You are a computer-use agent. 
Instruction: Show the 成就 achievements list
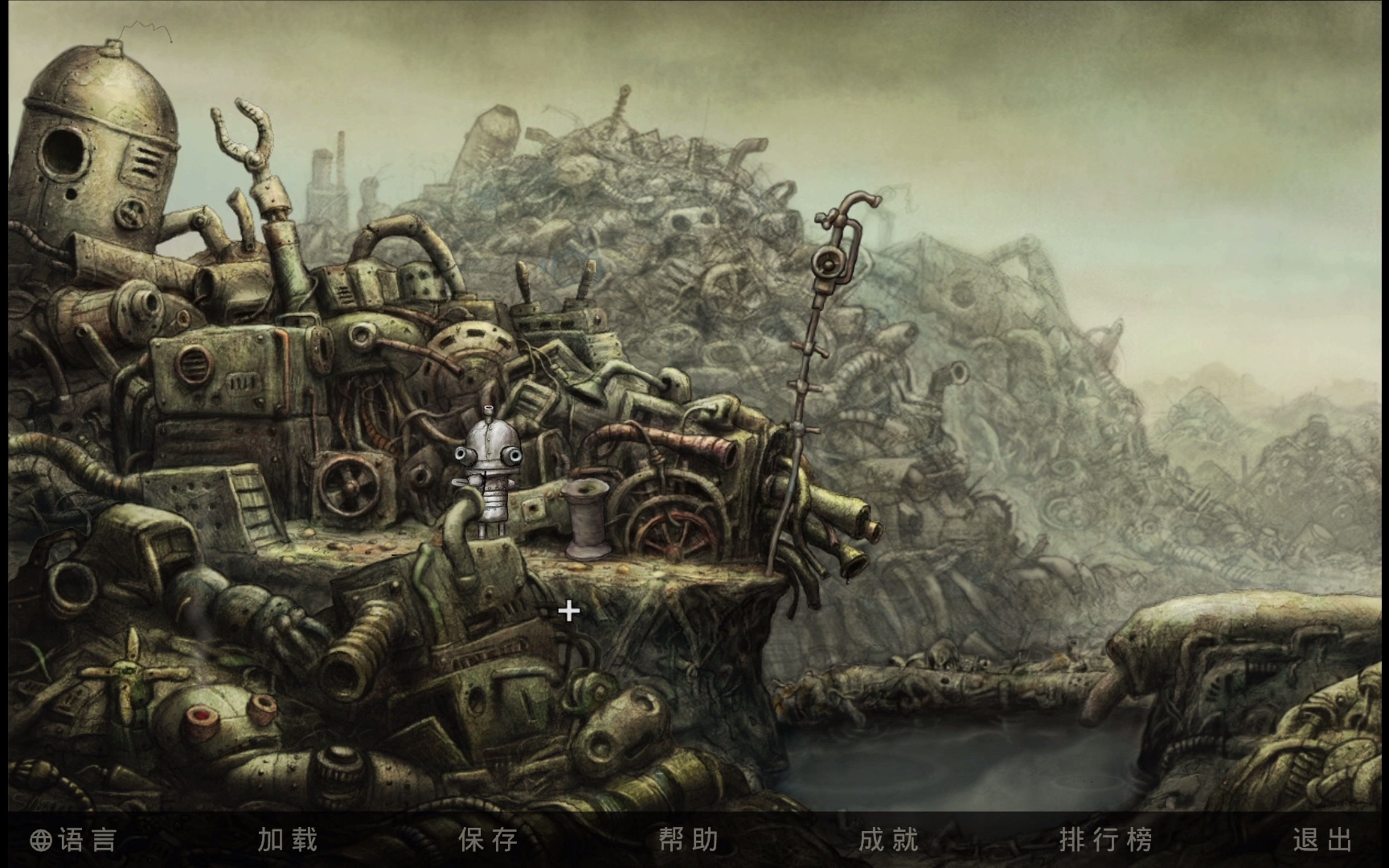point(889,840)
